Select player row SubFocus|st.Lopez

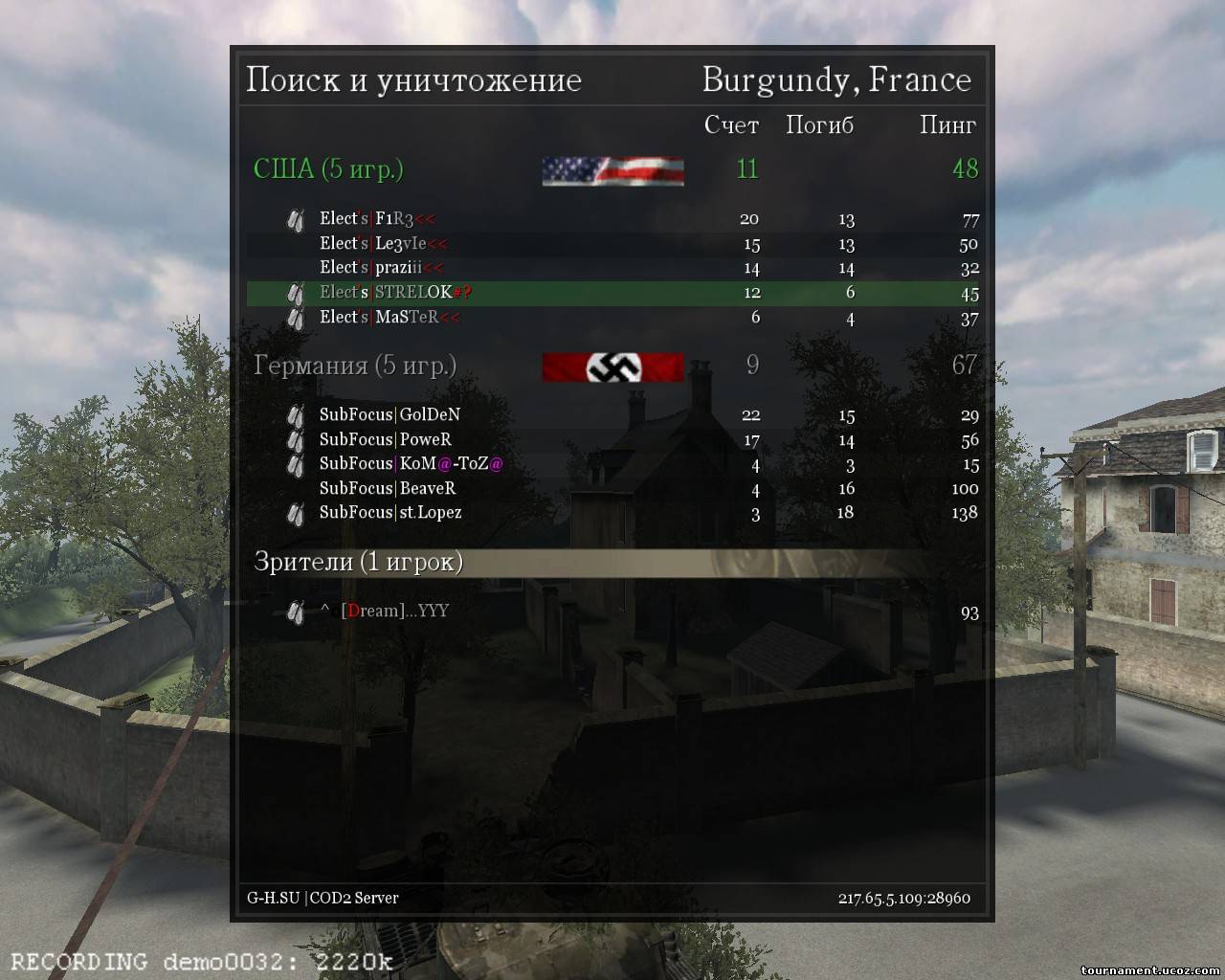coord(612,513)
